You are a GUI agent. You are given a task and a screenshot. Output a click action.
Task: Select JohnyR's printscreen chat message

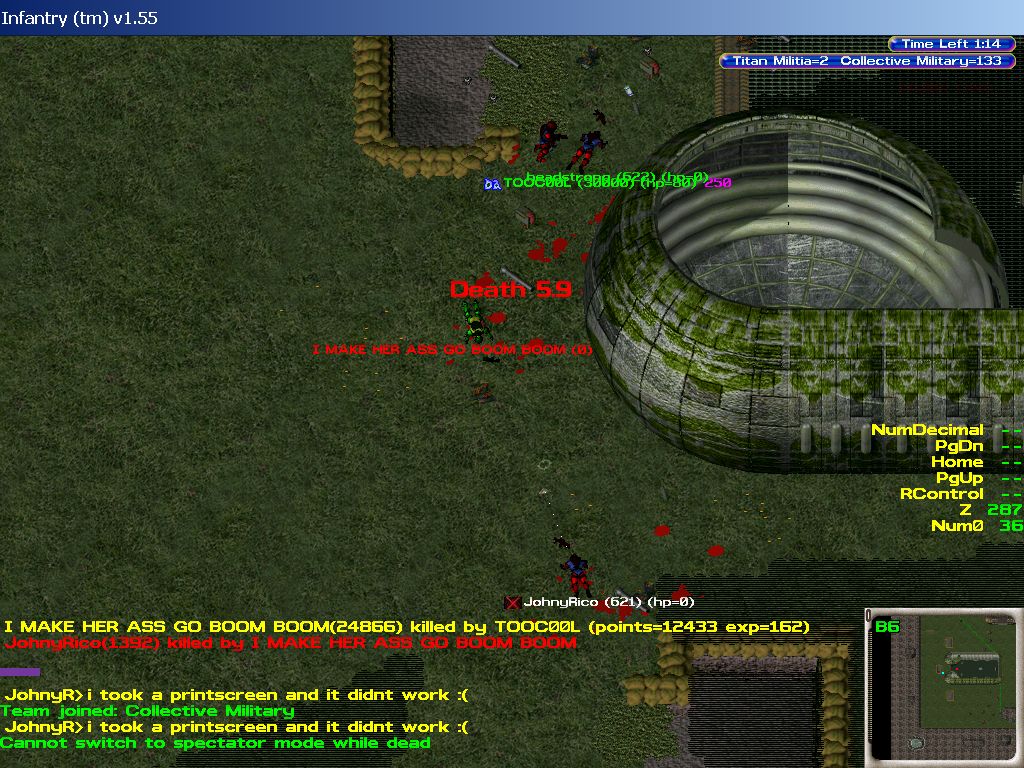point(236,695)
